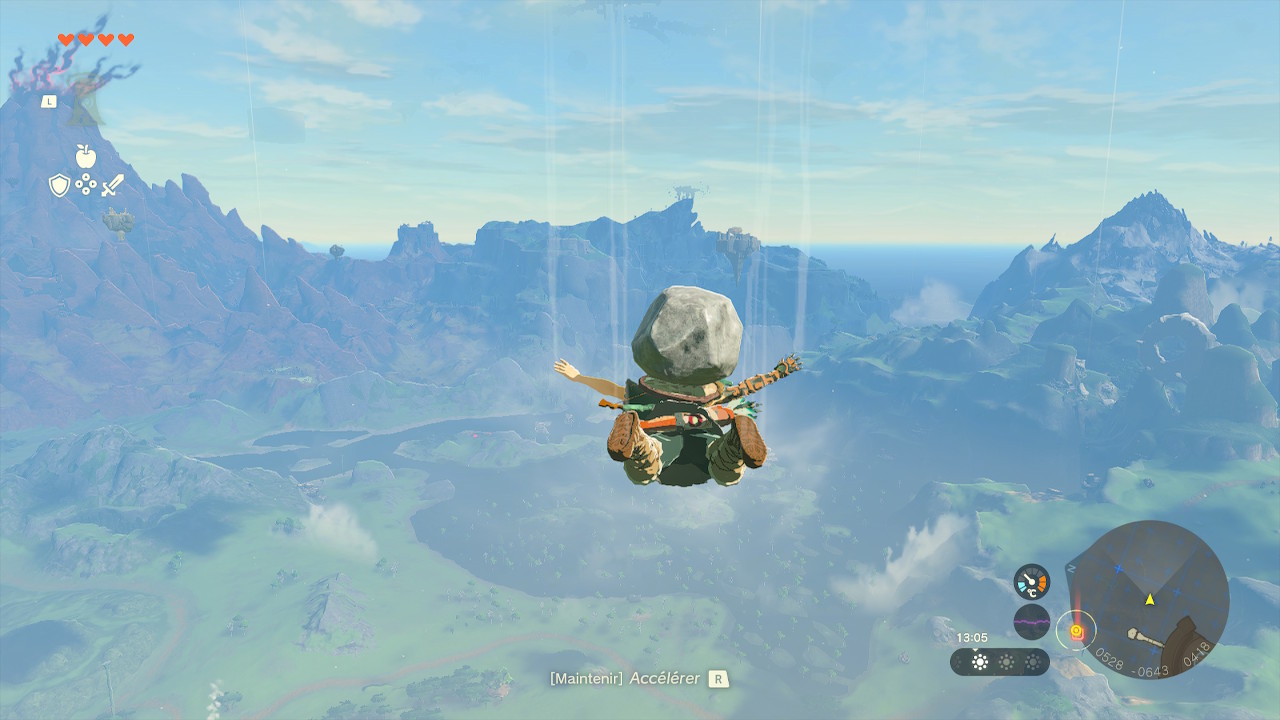Click the third weather forecast icon

click(1033, 661)
